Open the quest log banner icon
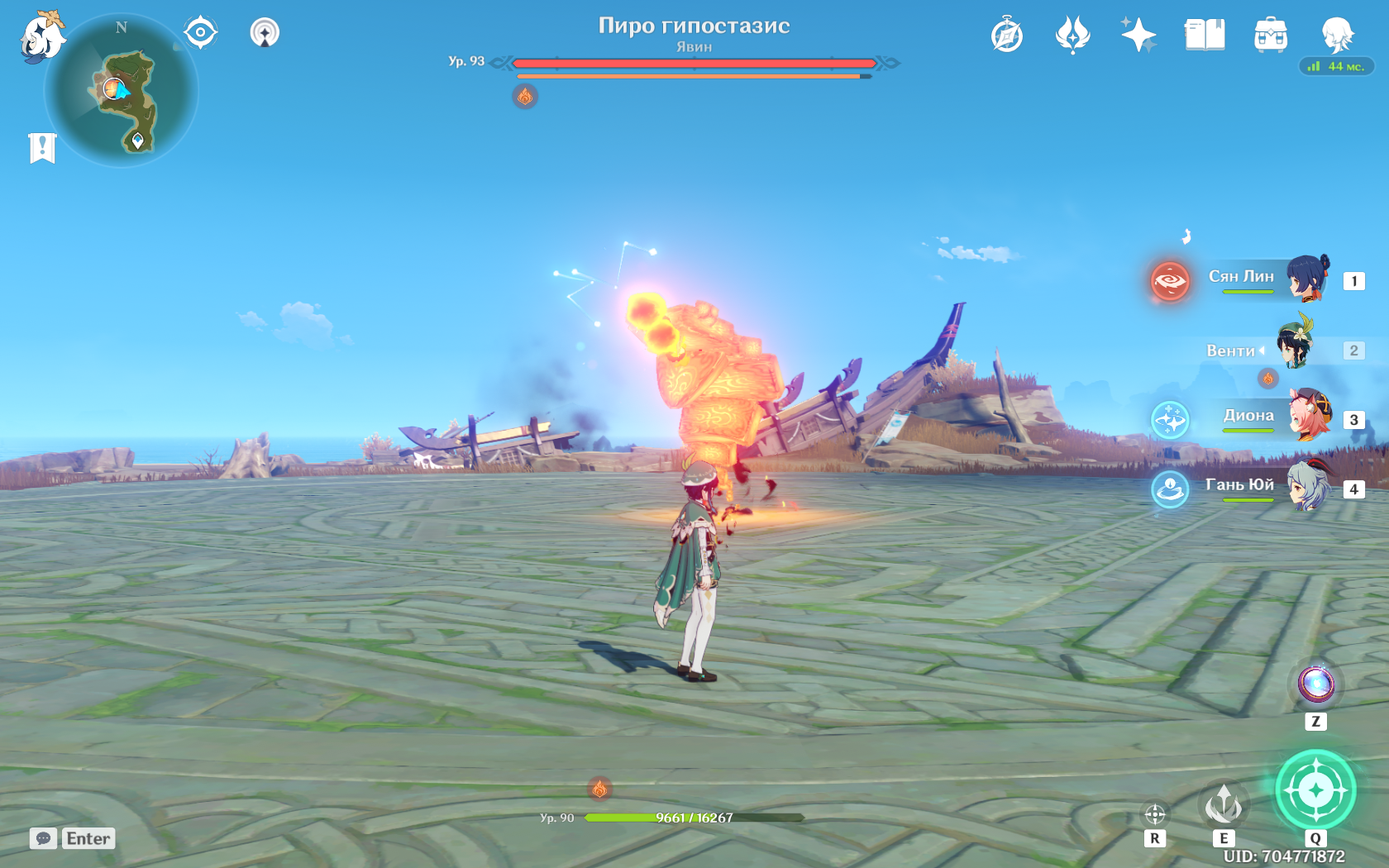The width and height of the screenshot is (1389, 868). click(42, 148)
